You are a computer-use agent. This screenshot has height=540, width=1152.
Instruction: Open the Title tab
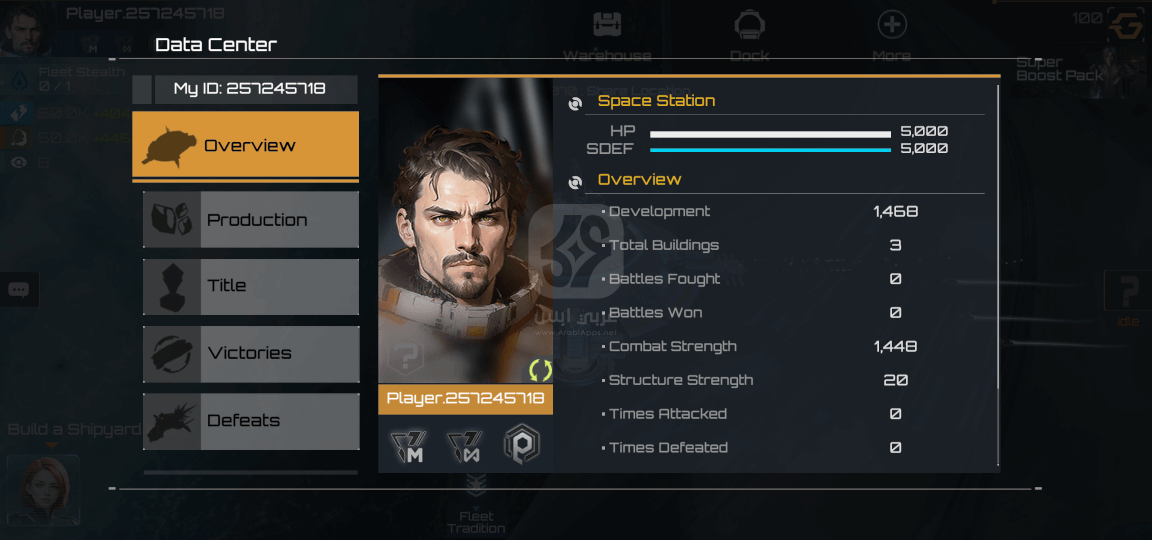coord(251,286)
